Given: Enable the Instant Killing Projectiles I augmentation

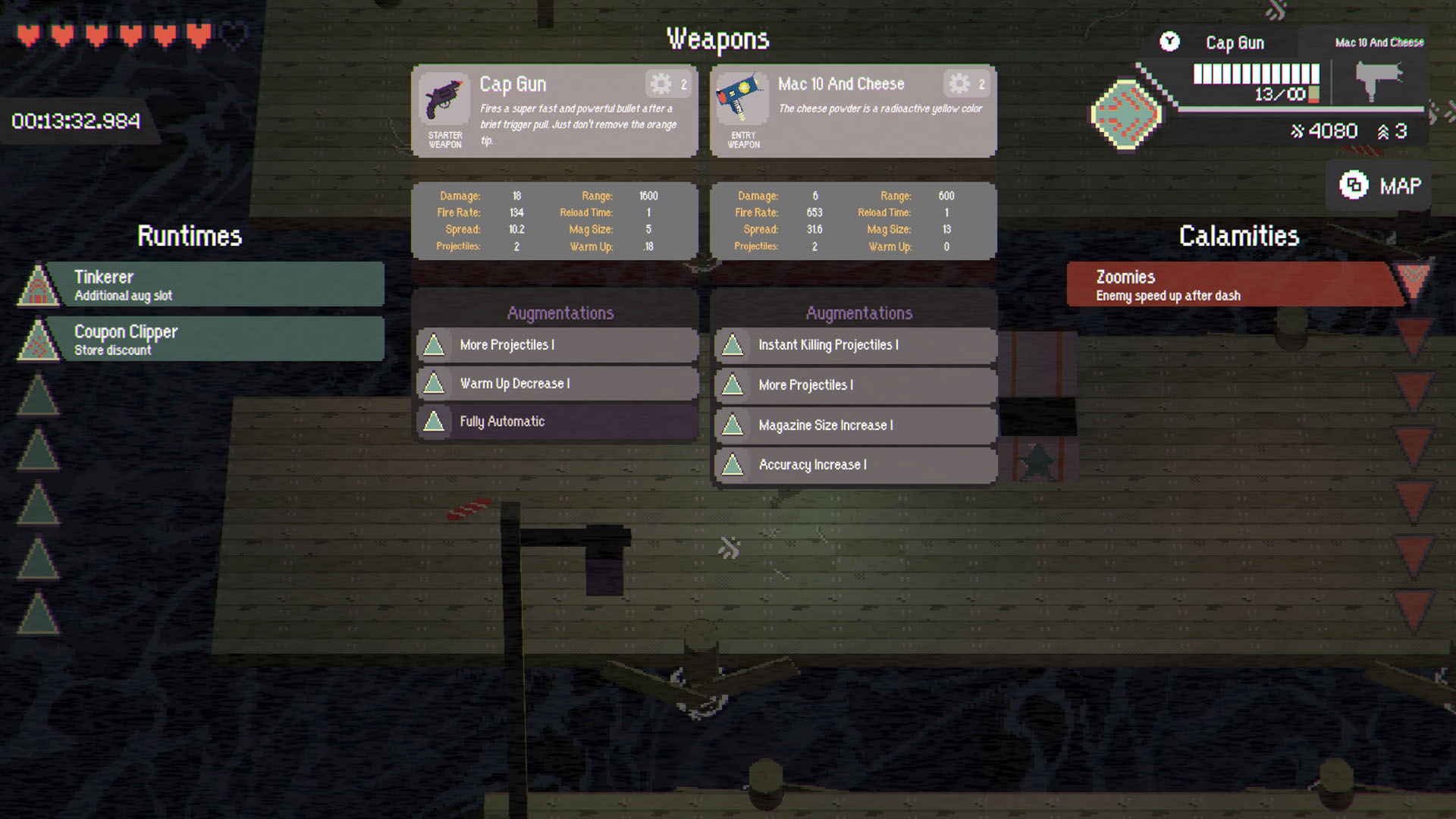Looking at the screenshot, I should coord(854,345).
